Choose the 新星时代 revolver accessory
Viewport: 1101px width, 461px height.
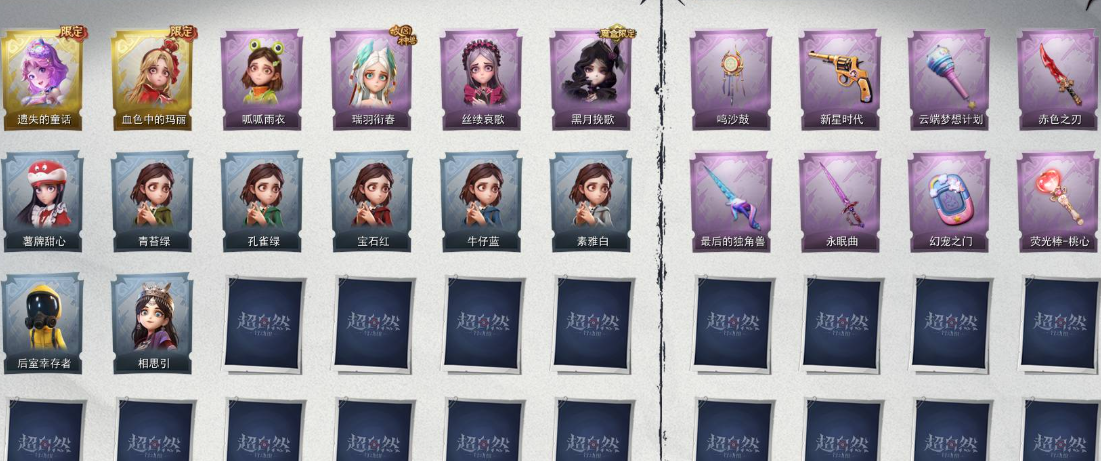click(840, 78)
